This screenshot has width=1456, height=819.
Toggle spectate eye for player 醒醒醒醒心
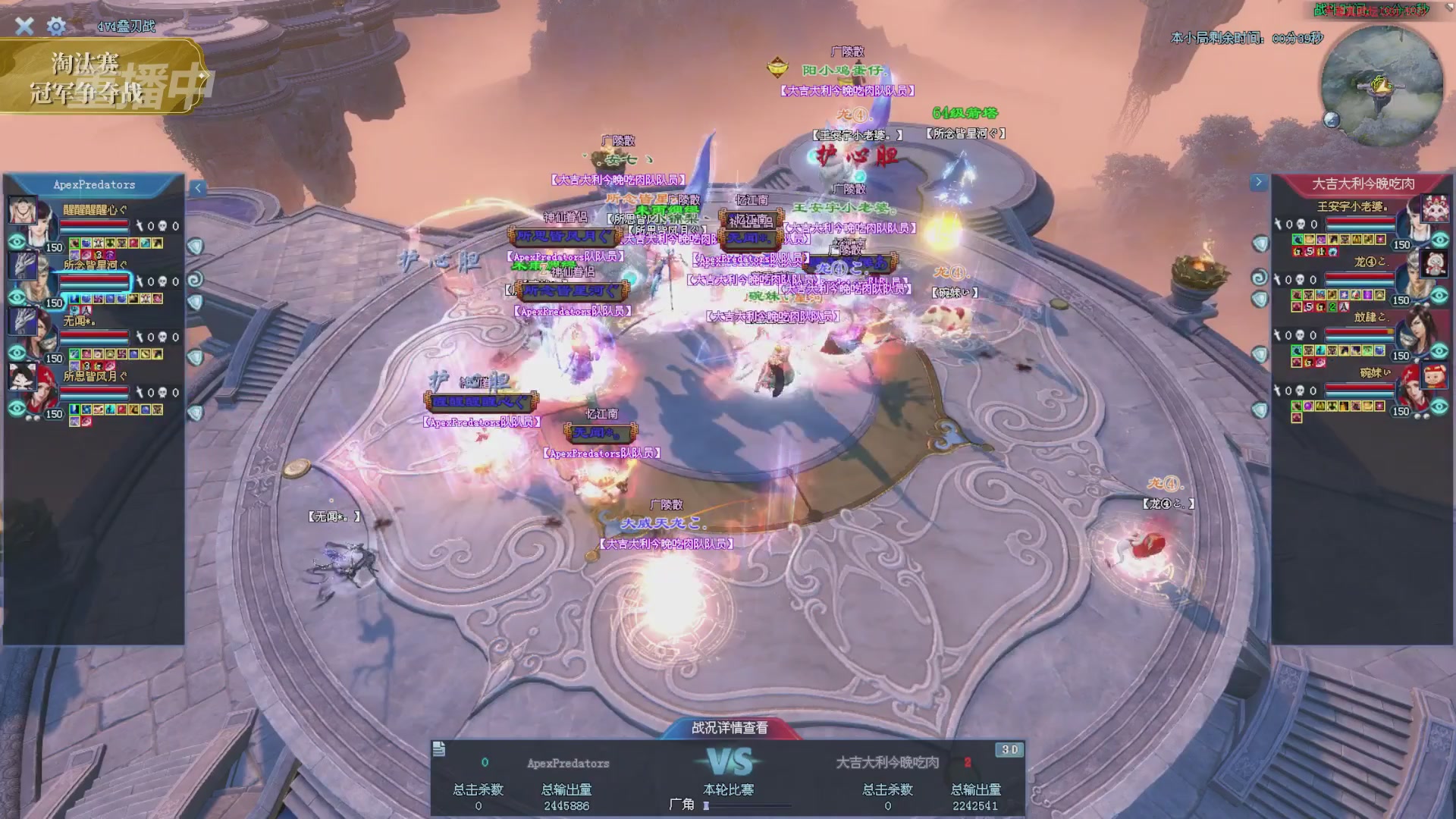(17, 242)
